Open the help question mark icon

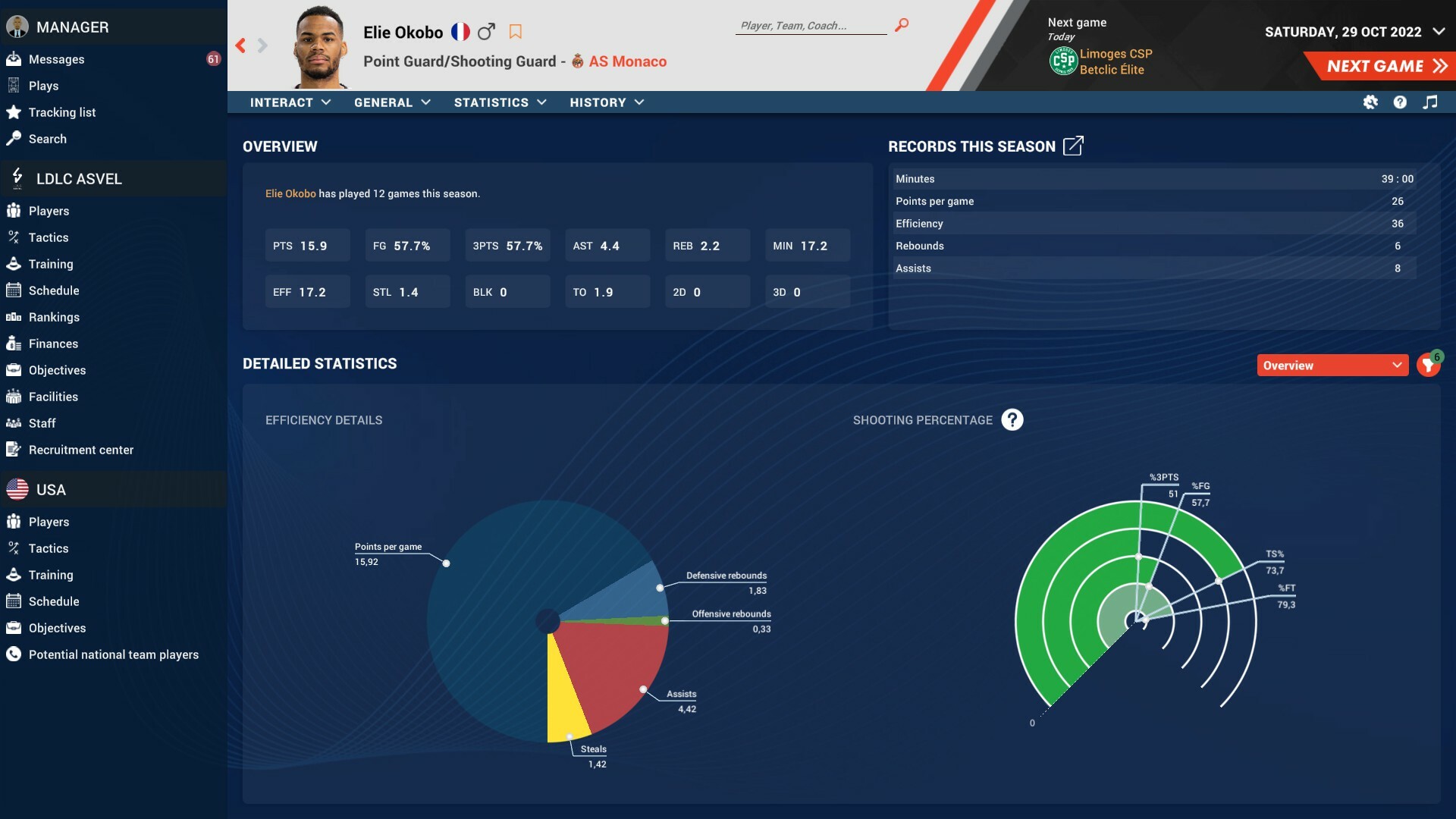coord(1401,102)
